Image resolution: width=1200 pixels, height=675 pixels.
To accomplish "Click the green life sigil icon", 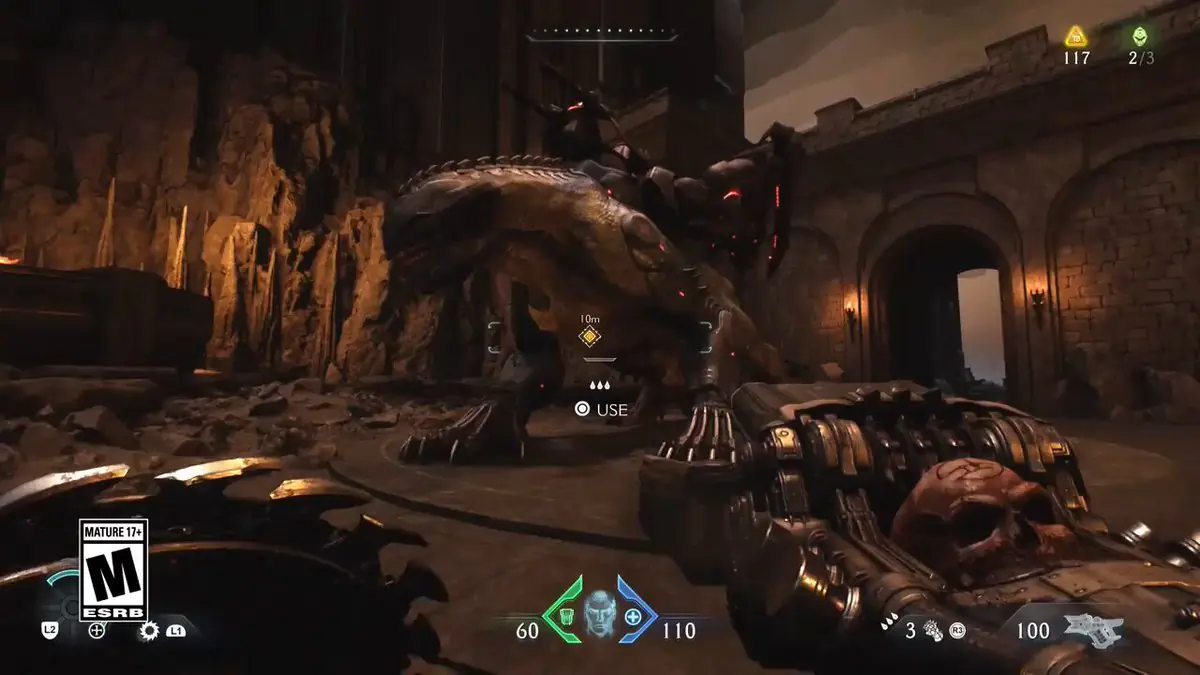I will (1139, 37).
